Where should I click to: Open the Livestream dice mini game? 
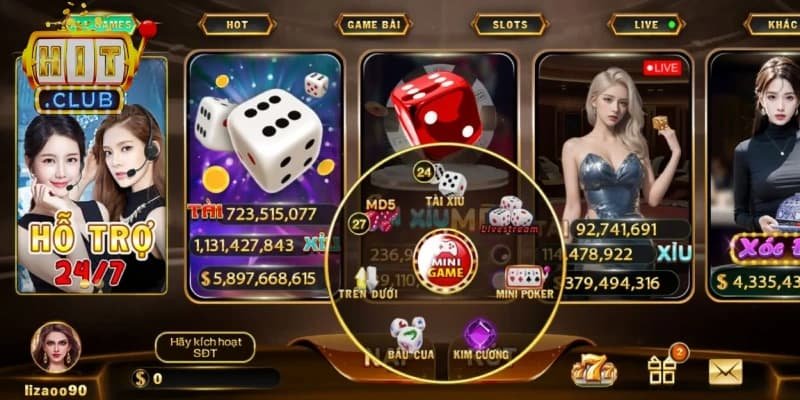(x=510, y=213)
